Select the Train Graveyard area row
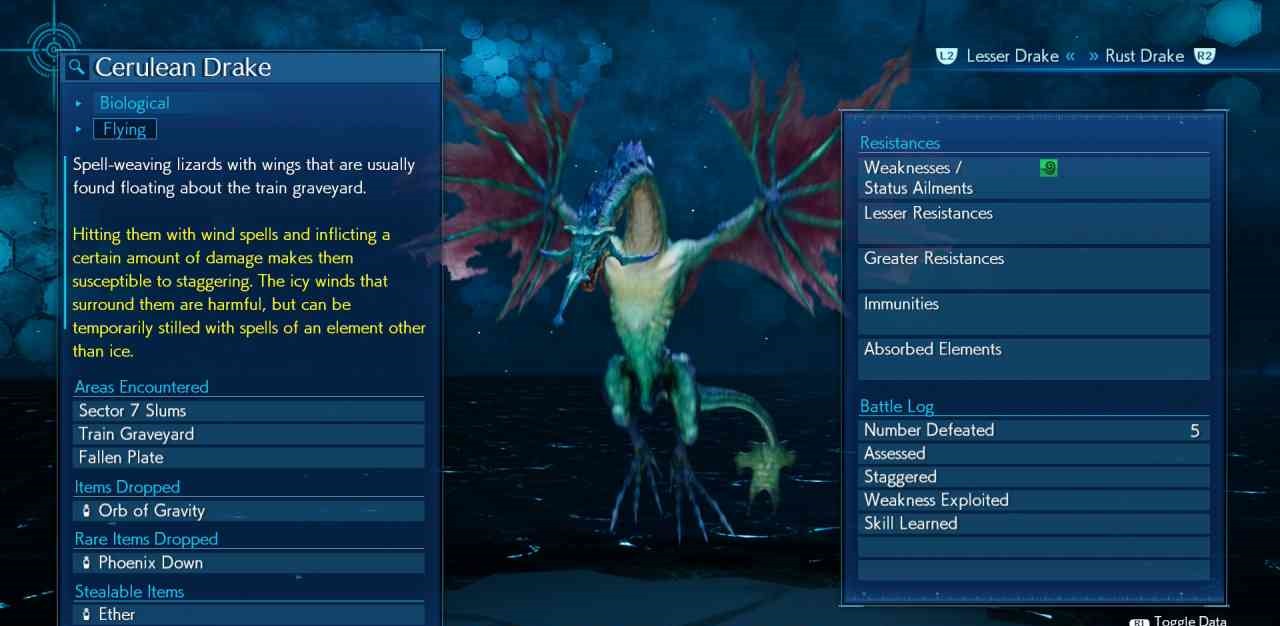 [x=249, y=434]
